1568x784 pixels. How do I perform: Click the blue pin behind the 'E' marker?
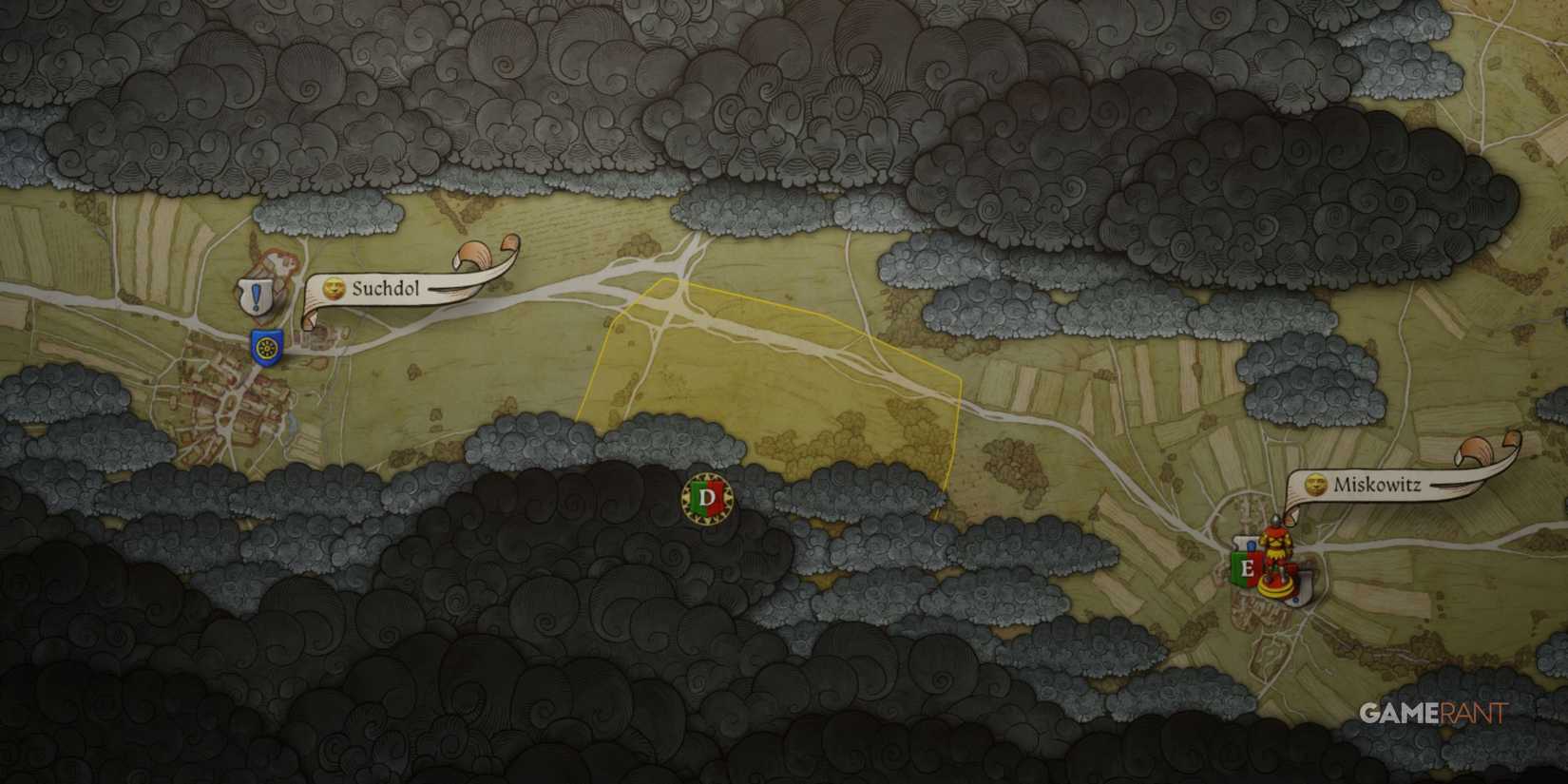coord(1251,545)
